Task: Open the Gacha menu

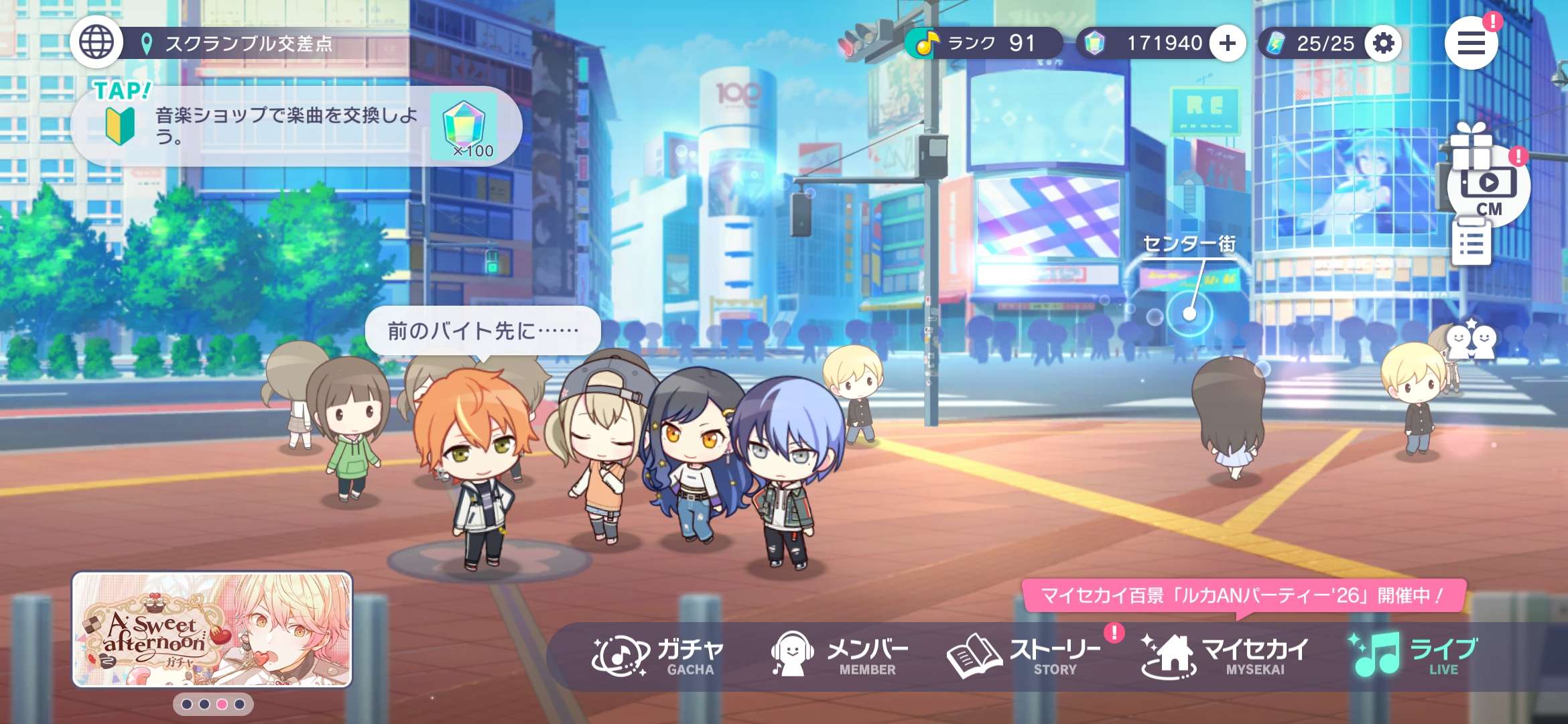Action: pos(658,656)
